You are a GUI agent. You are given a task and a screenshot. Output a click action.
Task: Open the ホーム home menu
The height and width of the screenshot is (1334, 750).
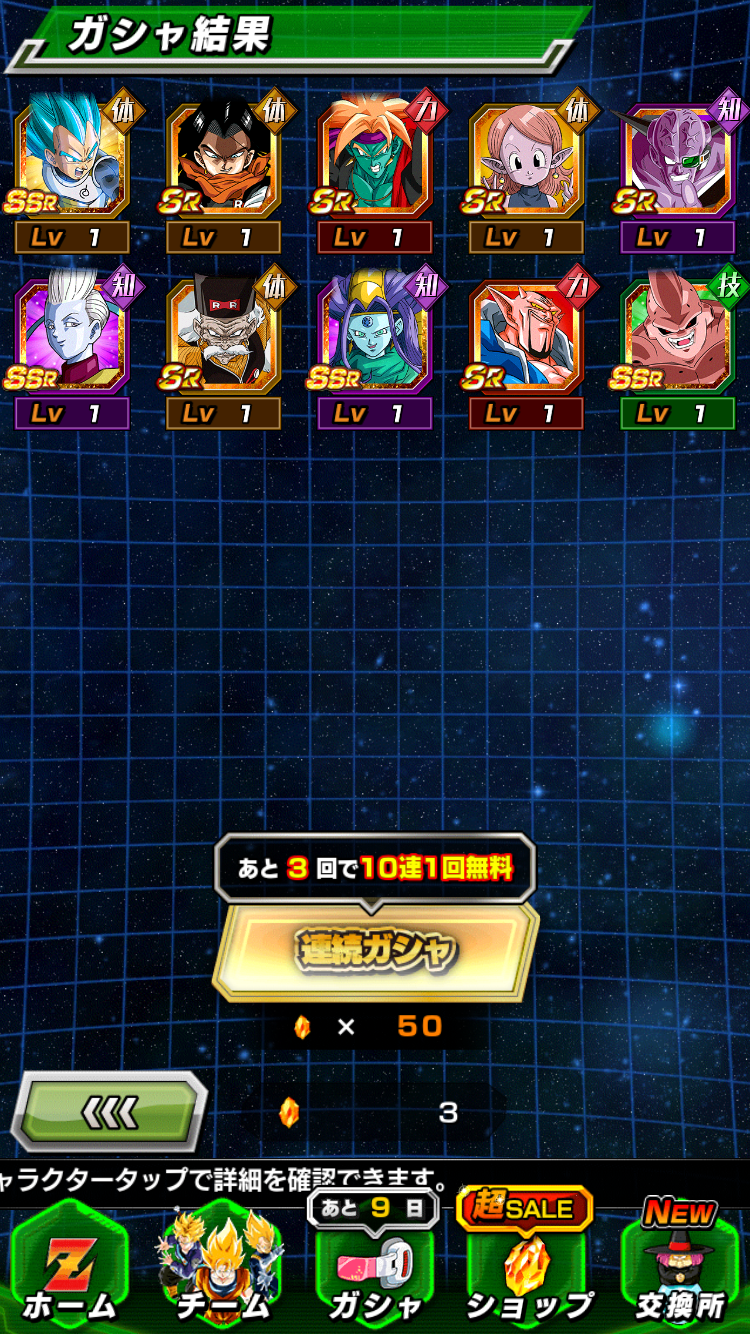70,1270
